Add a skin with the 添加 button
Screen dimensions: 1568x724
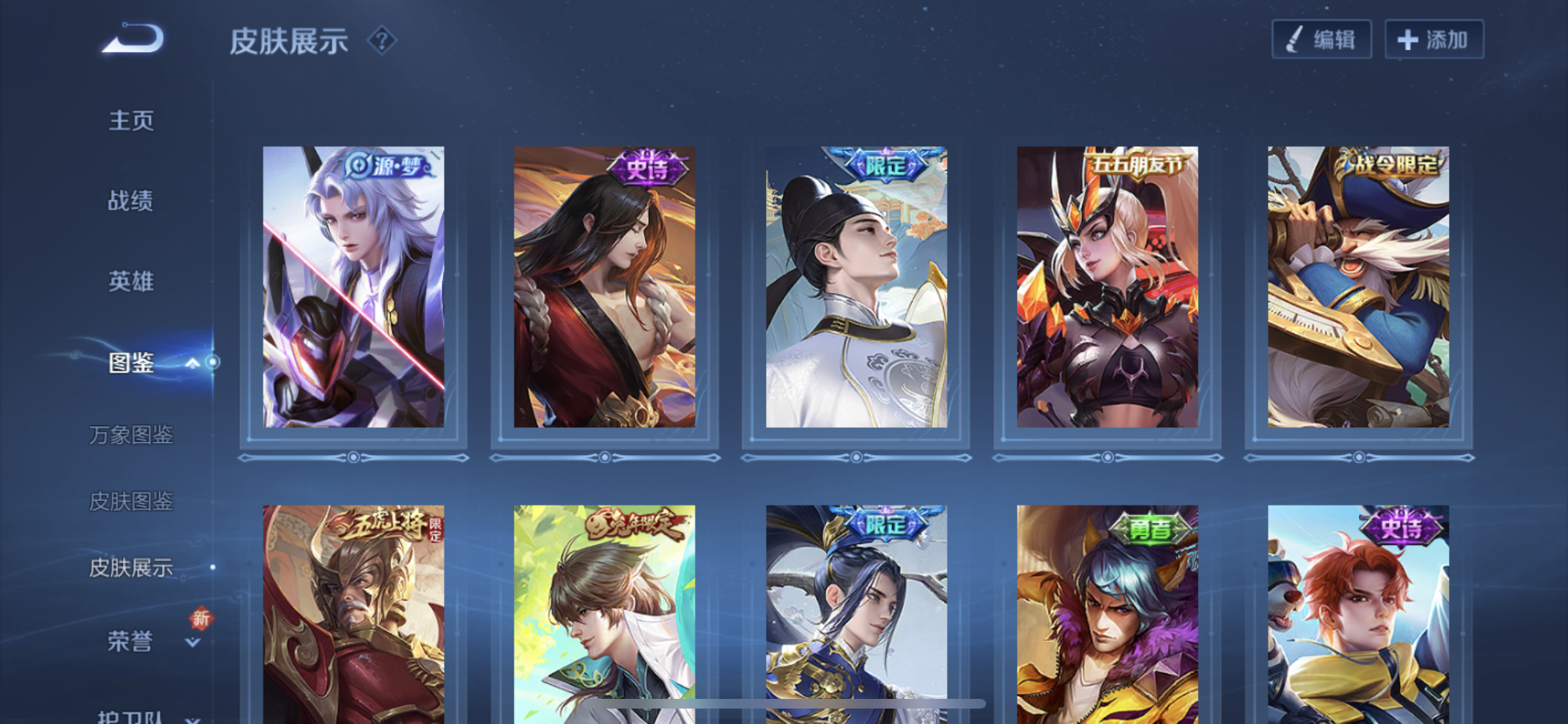[1434, 40]
